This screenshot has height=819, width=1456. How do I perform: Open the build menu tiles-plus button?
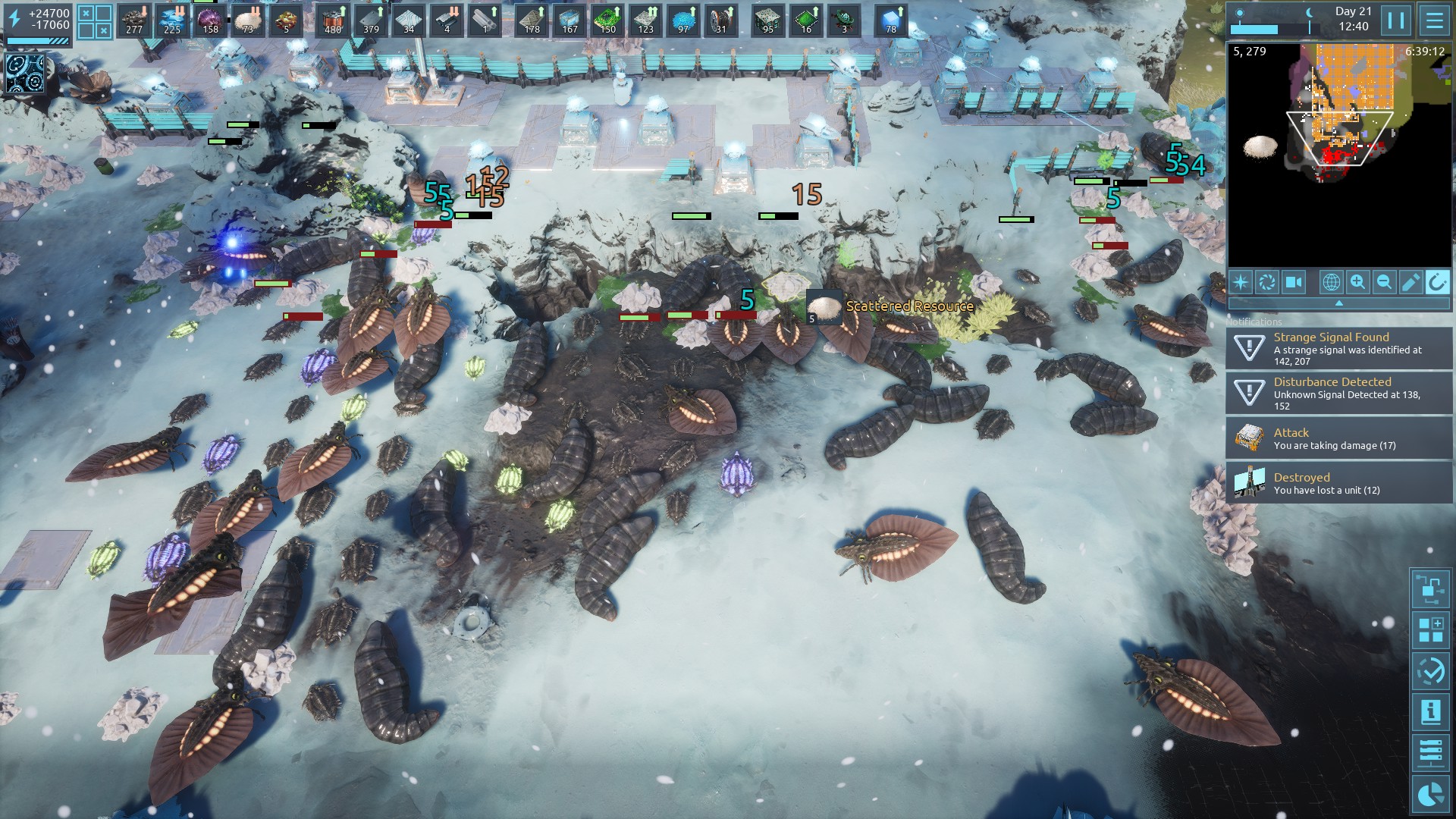click(x=1430, y=630)
